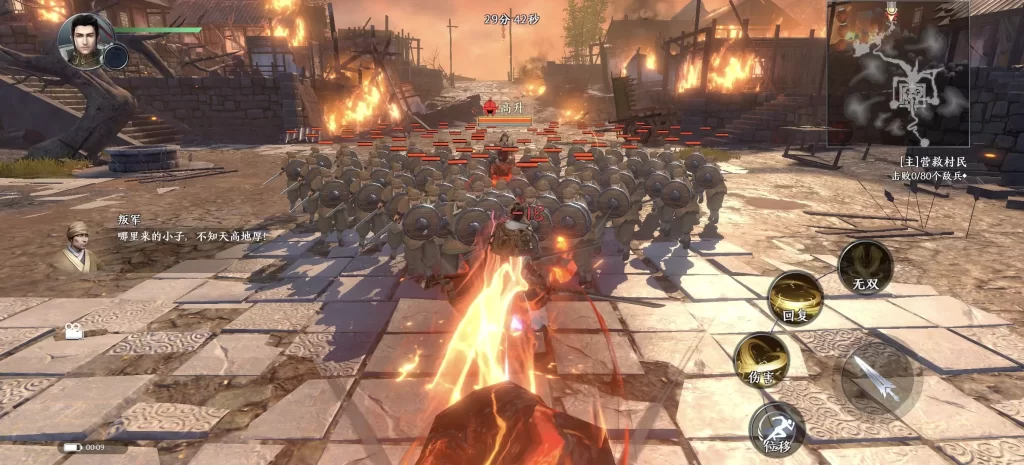
Task: Trigger the 伤害 damage skill
Action: (x=761, y=358)
